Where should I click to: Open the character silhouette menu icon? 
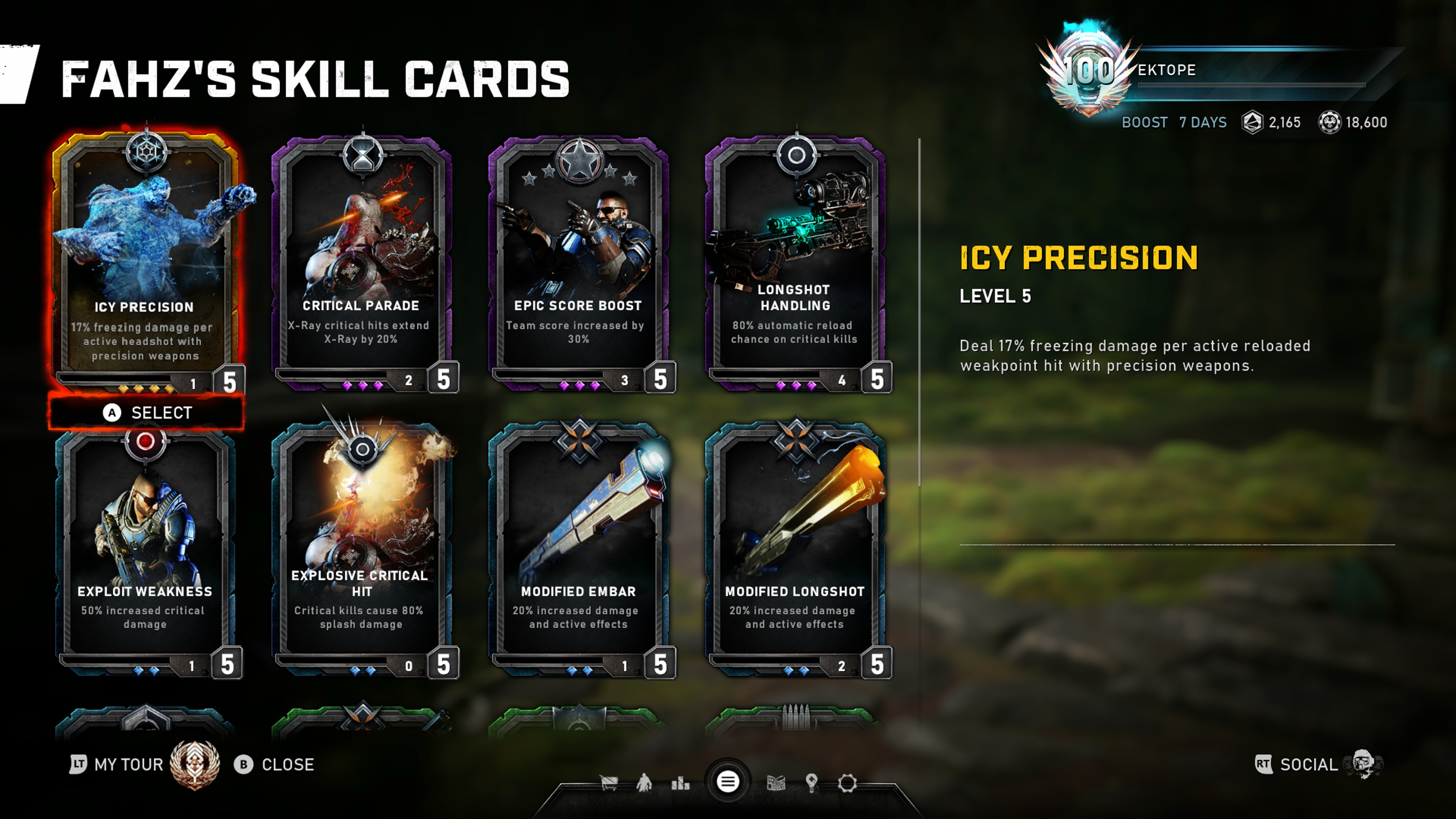pyautogui.click(x=644, y=783)
